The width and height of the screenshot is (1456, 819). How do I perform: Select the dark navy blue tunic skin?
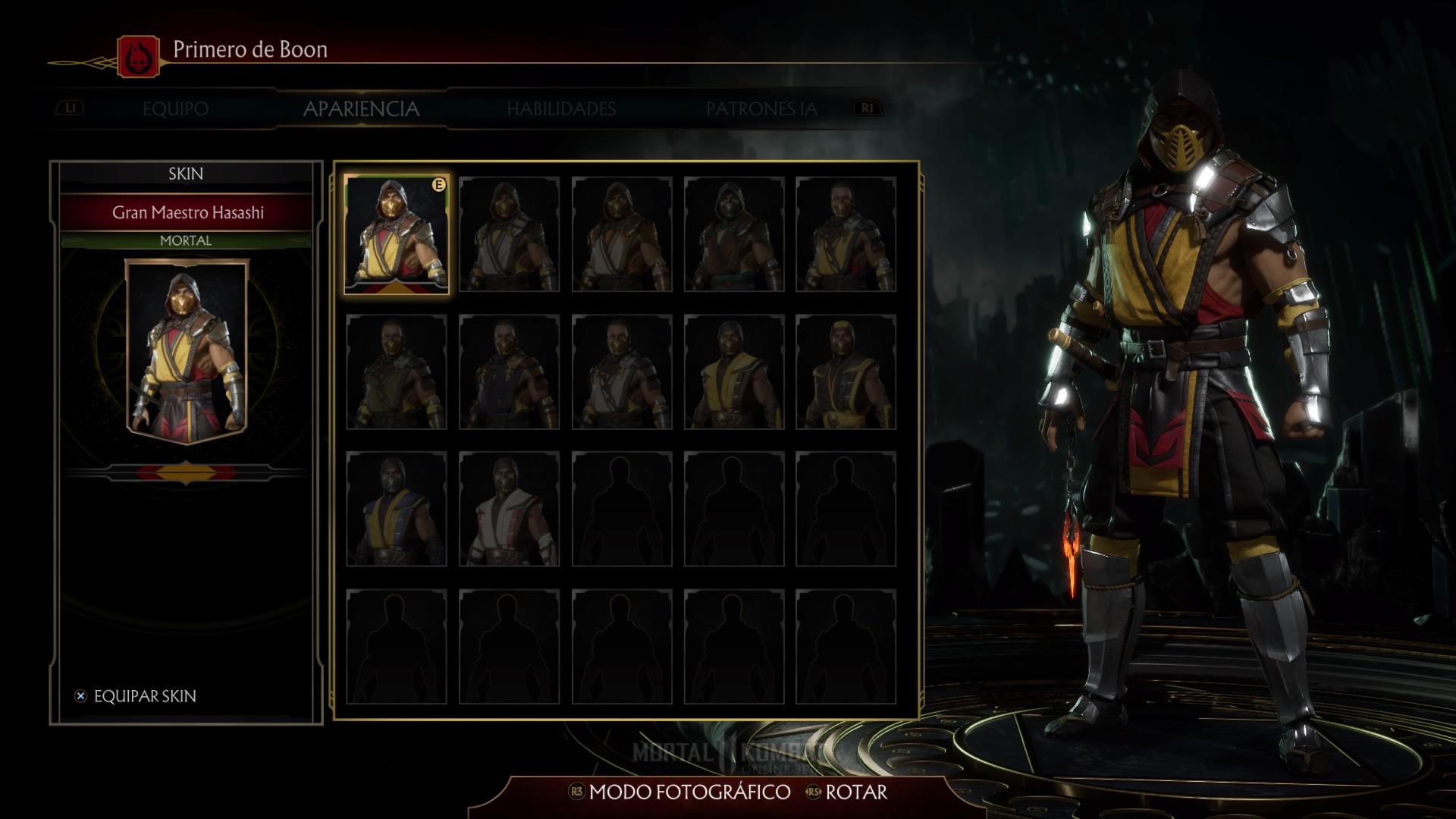coord(509,372)
